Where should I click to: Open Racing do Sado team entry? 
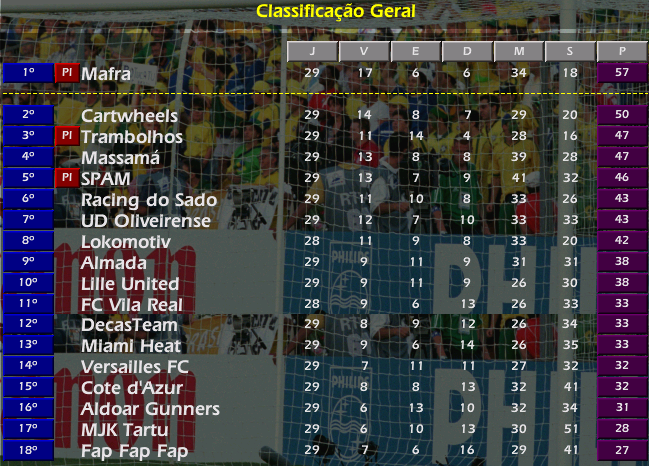coord(149,200)
